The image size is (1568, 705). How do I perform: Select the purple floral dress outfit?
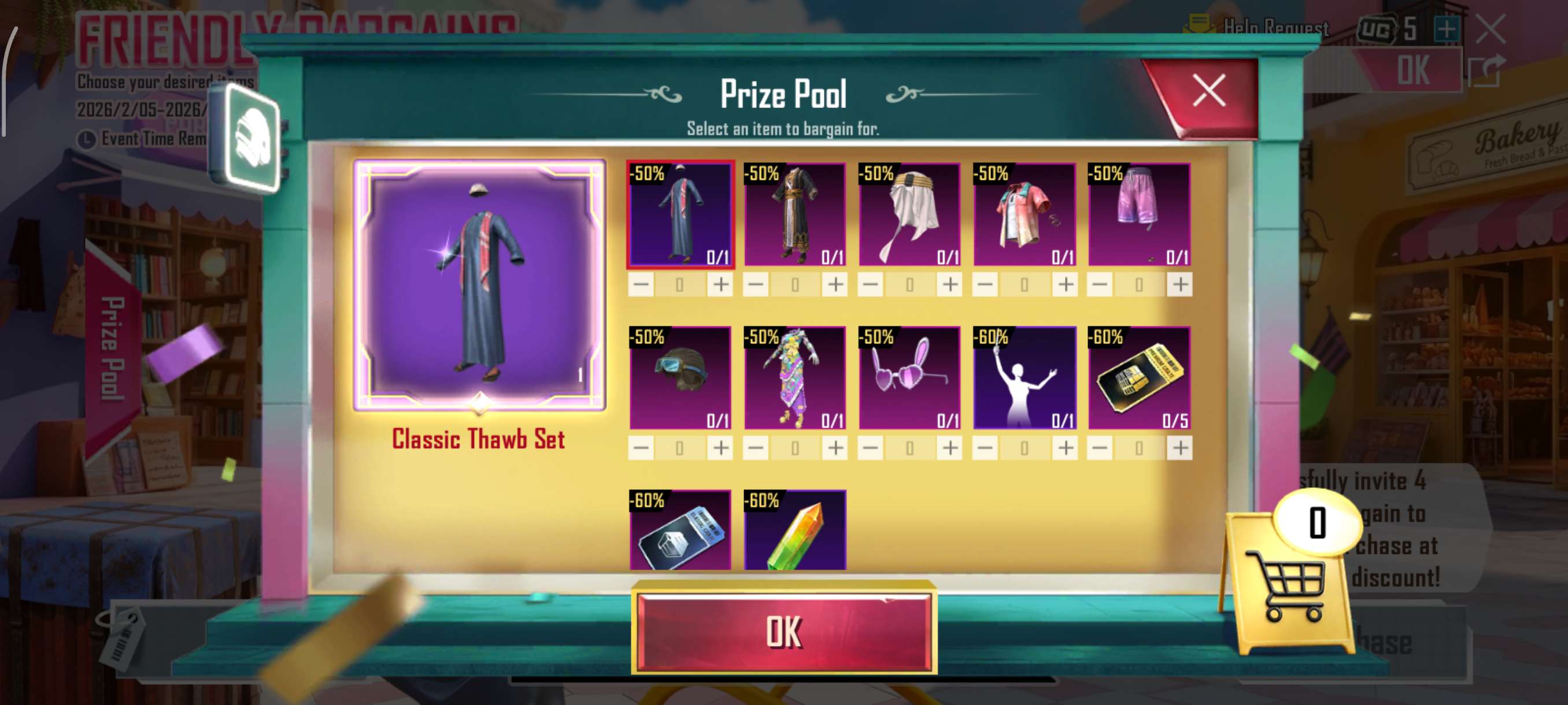coord(794,378)
